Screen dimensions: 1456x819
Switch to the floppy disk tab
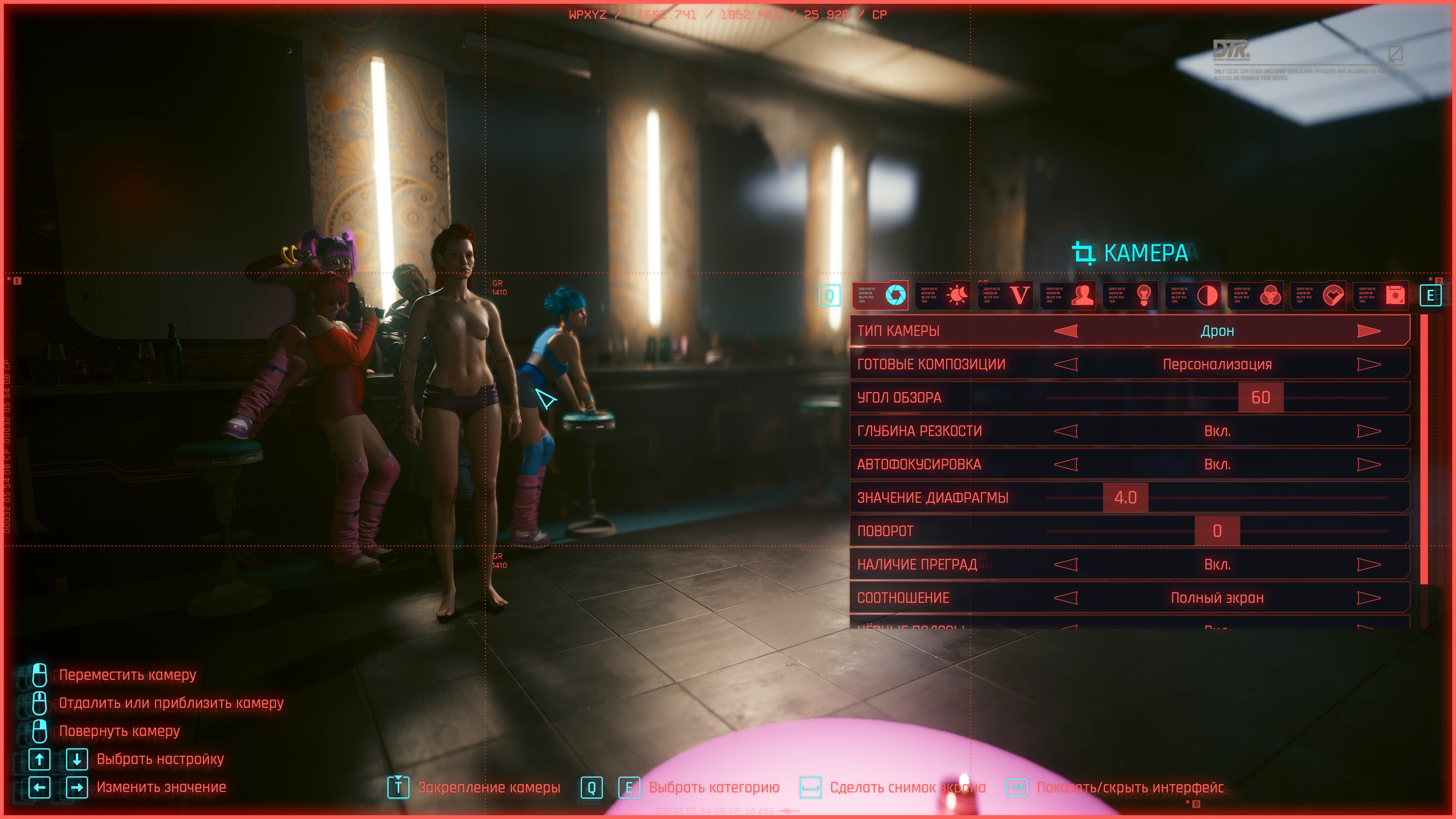pos(1395,295)
